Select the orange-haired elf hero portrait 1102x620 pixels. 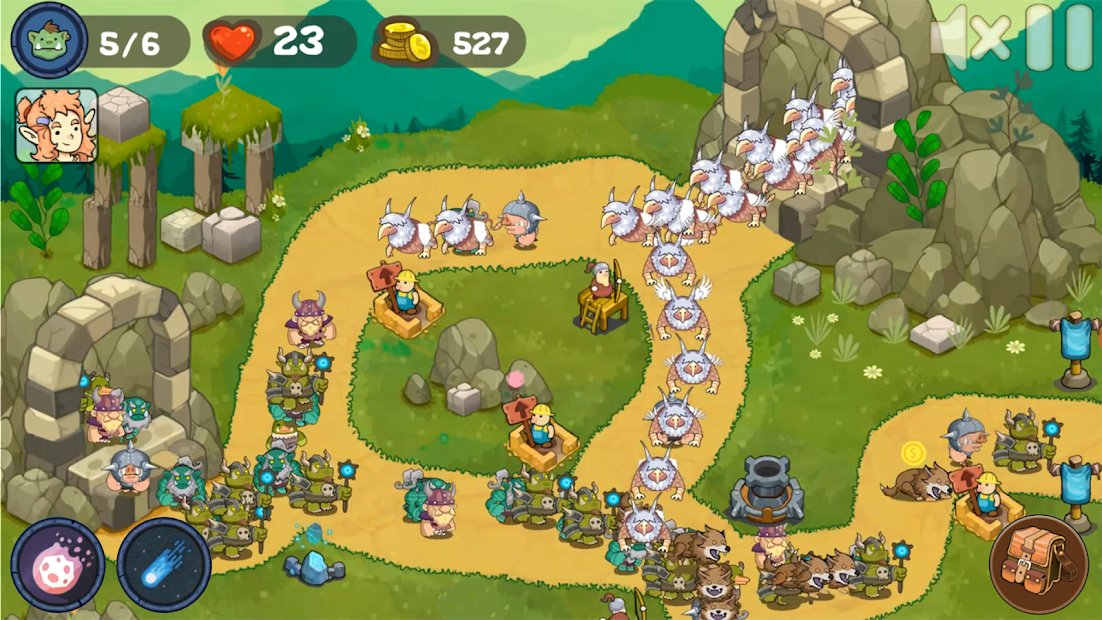pyautogui.click(x=56, y=125)
